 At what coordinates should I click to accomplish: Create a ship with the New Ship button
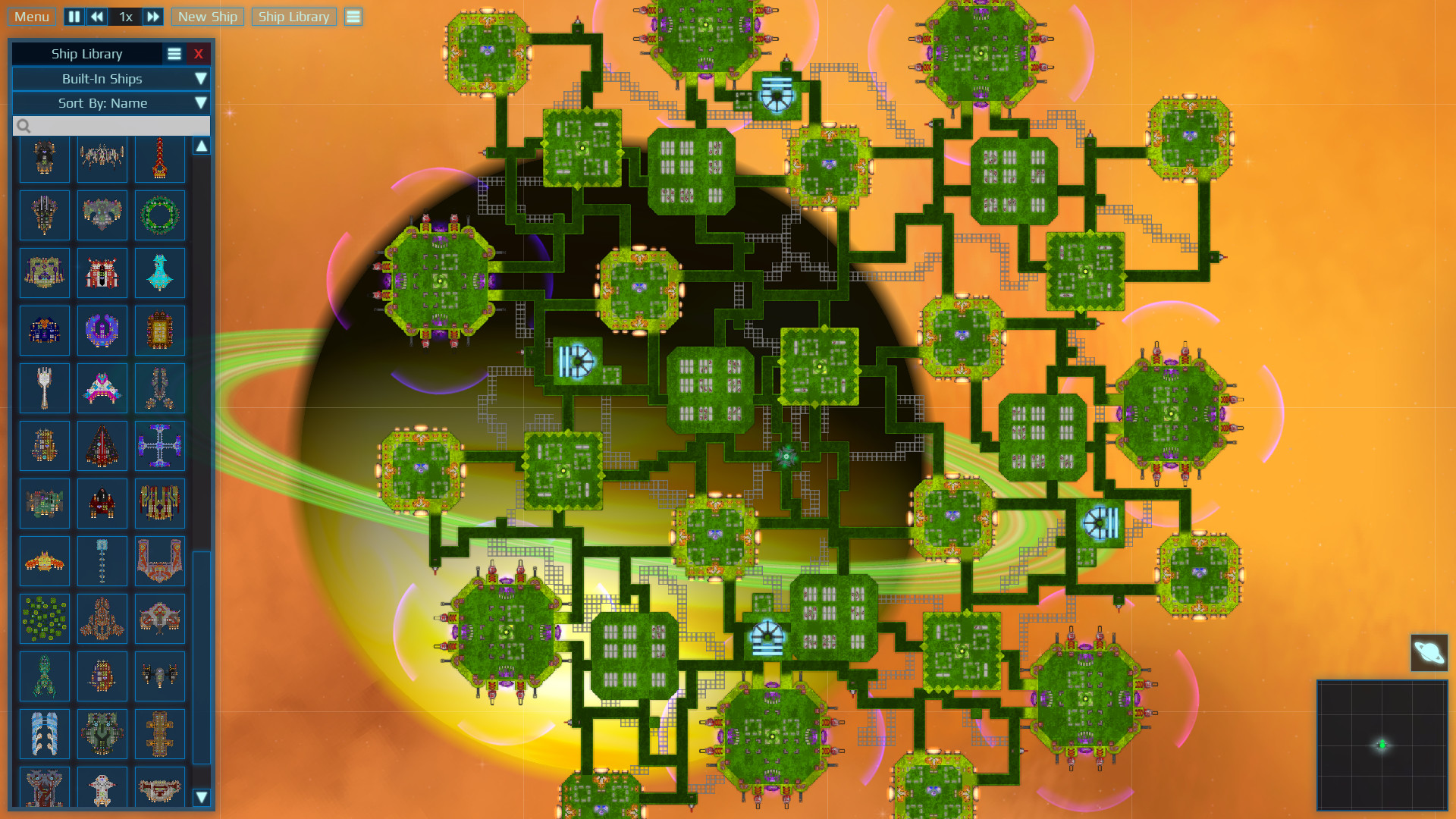coord(207,16)
